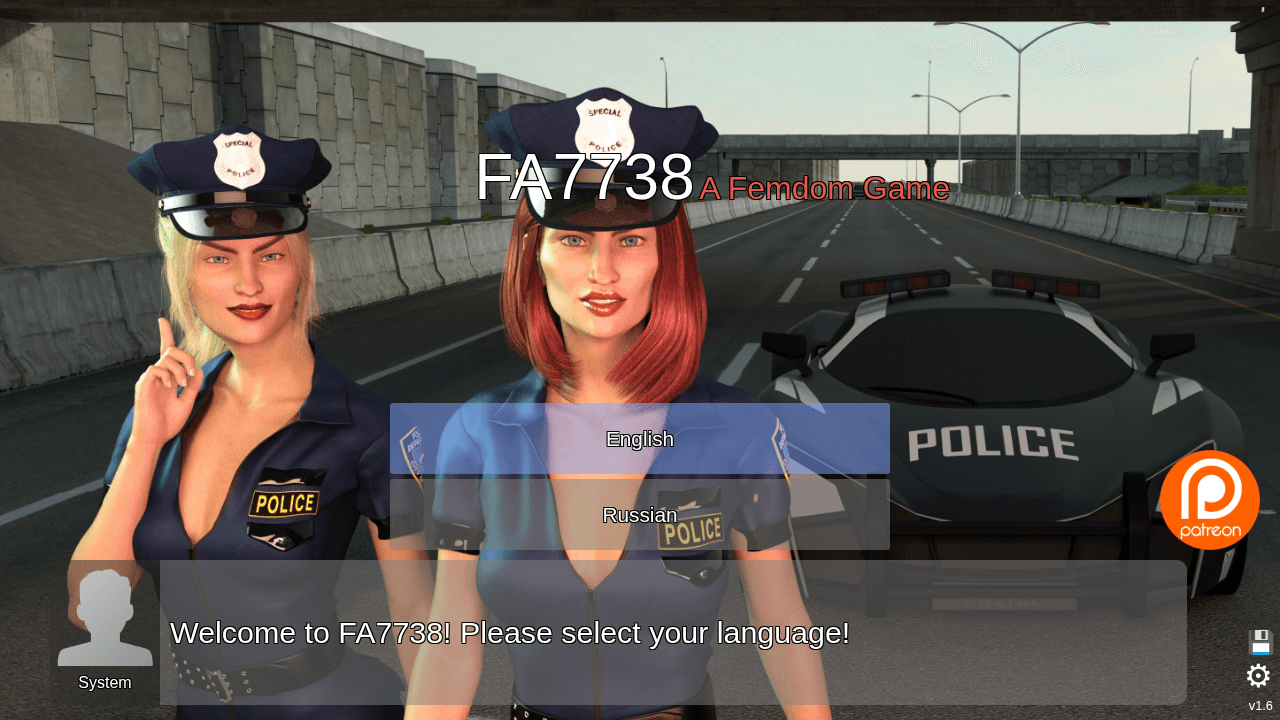The width and height of the screenshot is (1280, 720).
Task: Select the Russian language option
Action: (640, 515)
